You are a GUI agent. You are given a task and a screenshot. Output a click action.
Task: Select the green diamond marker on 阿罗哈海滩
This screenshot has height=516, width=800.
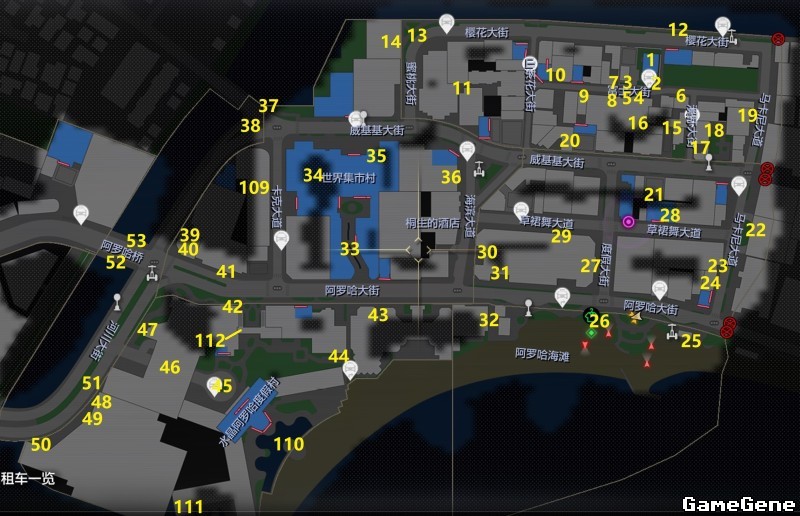tap(591, 333)
